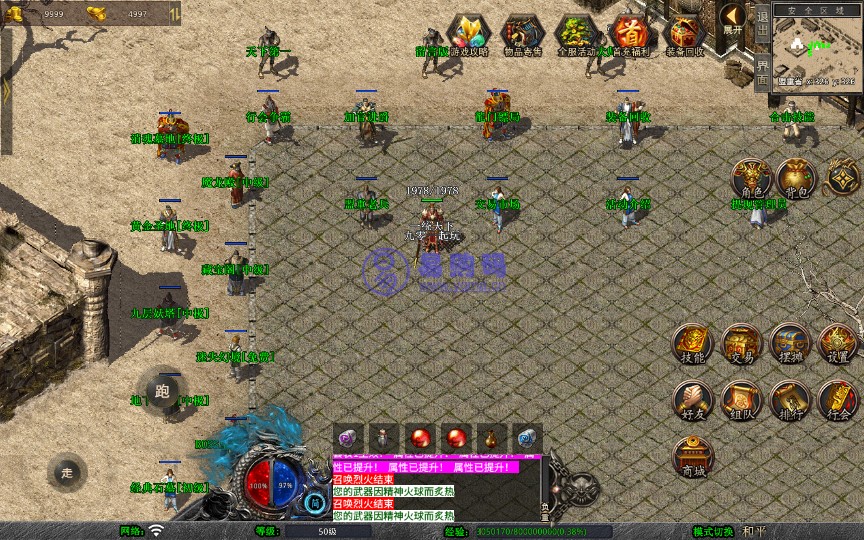Open the 行会 guild menu
The height and width of the screenshot is (540, 864).
pos(838,402)
